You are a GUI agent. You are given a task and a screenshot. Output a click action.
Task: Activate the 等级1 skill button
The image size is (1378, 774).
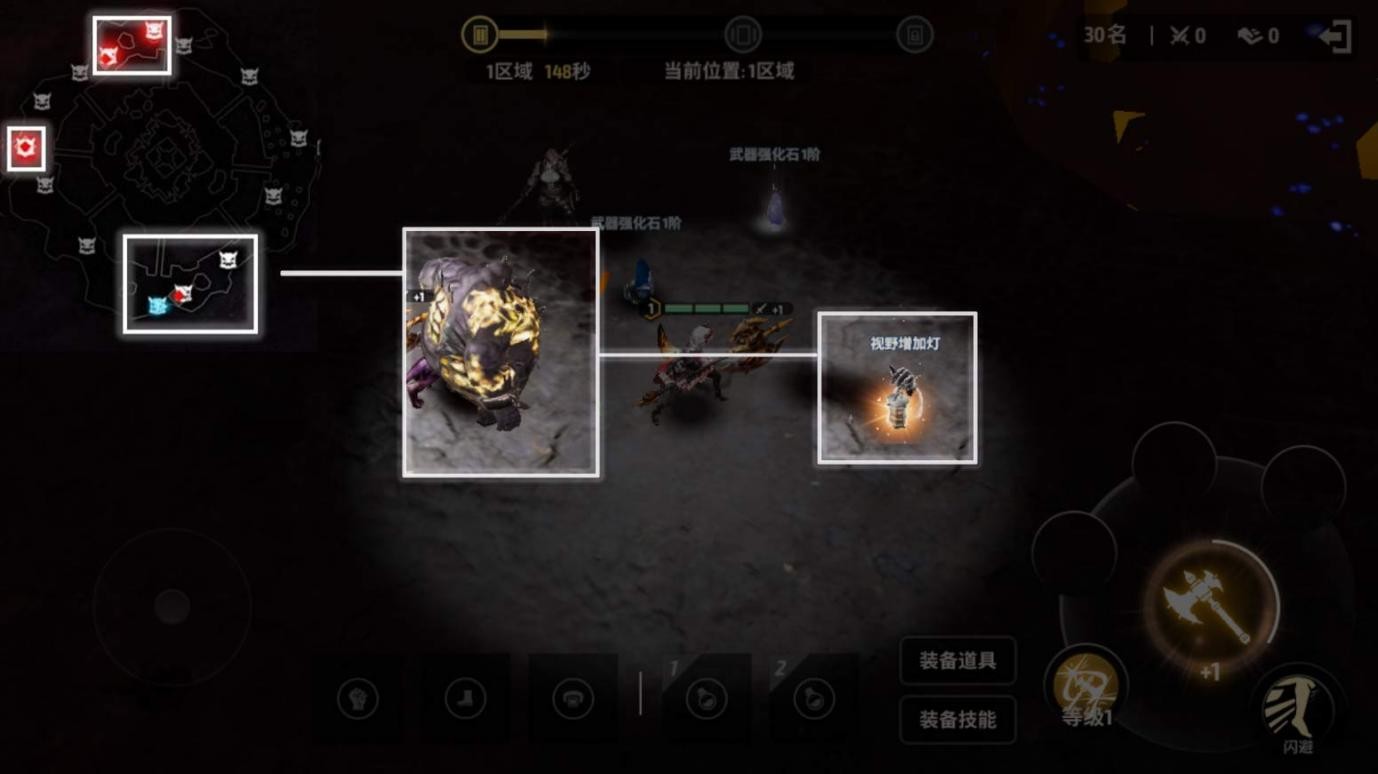pyautogui.click(x=1086, y=689)
